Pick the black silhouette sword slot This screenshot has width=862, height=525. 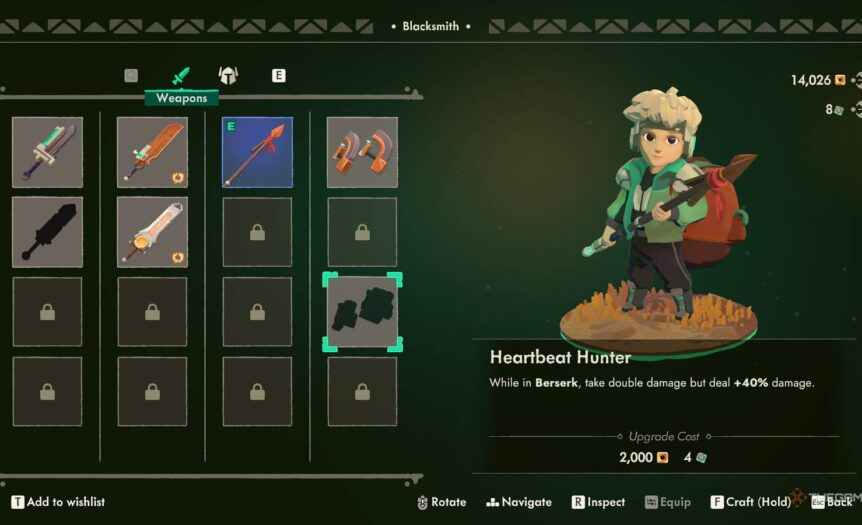click(47, 232)
